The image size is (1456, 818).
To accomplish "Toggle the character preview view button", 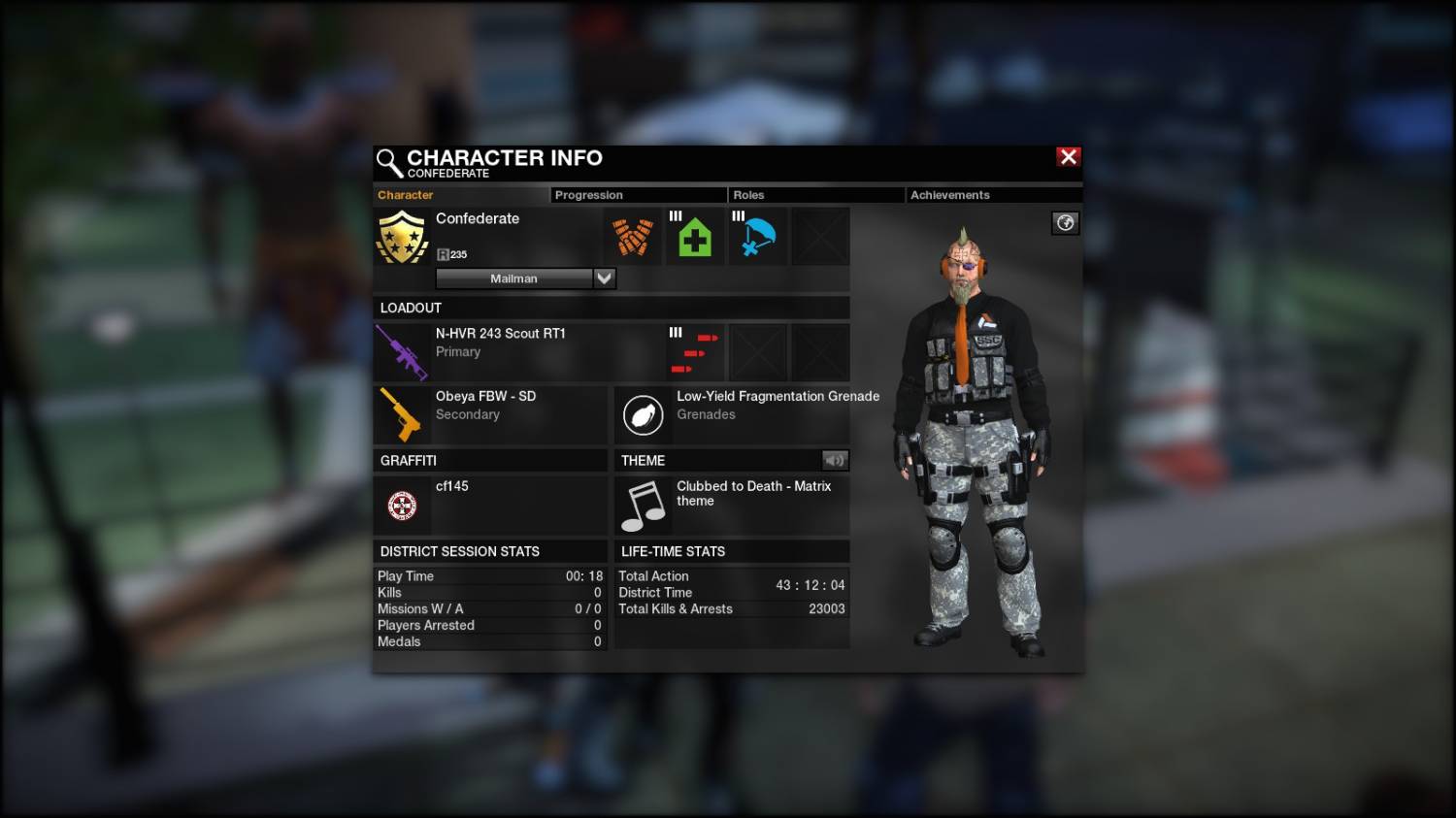I will (1065, 223).
